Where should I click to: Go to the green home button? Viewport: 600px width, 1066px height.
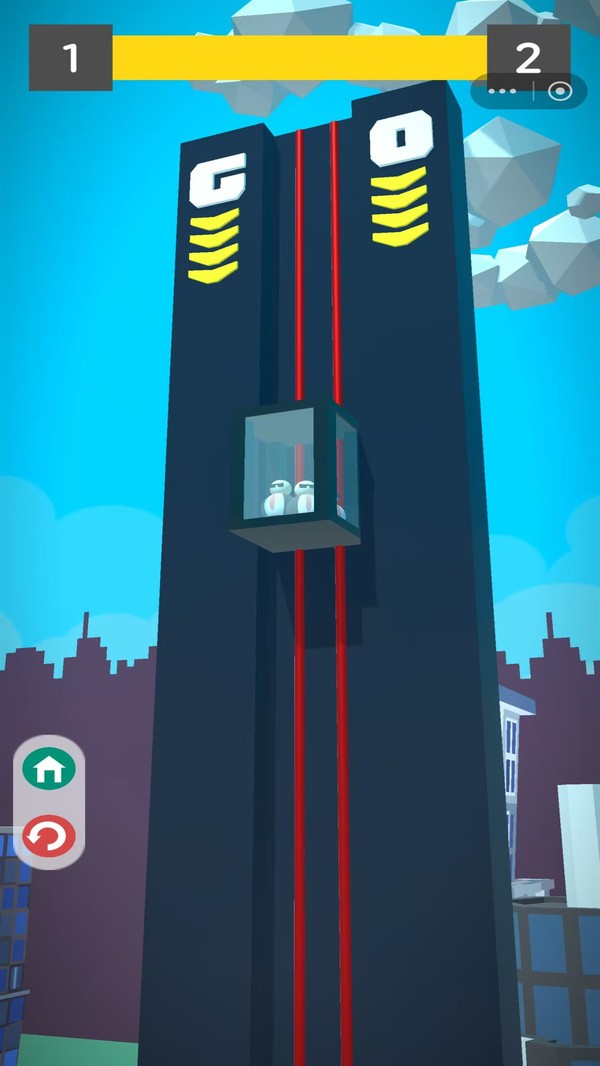pos(50,770)
